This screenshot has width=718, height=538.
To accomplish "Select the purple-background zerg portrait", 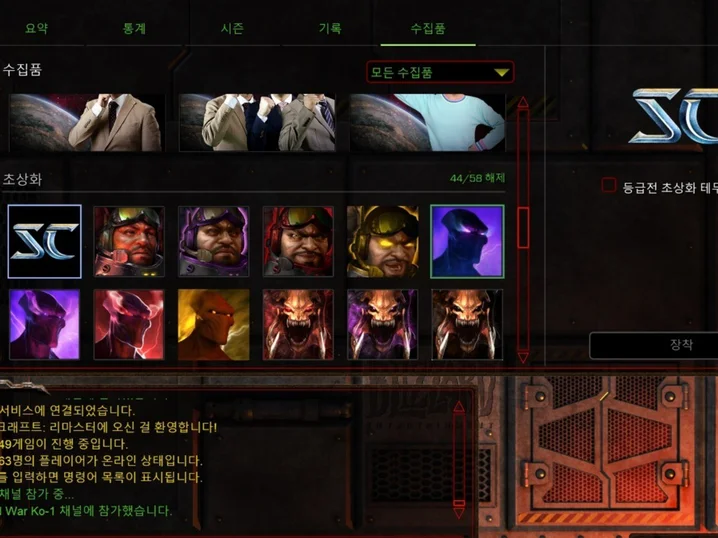I will pos(383,325).
